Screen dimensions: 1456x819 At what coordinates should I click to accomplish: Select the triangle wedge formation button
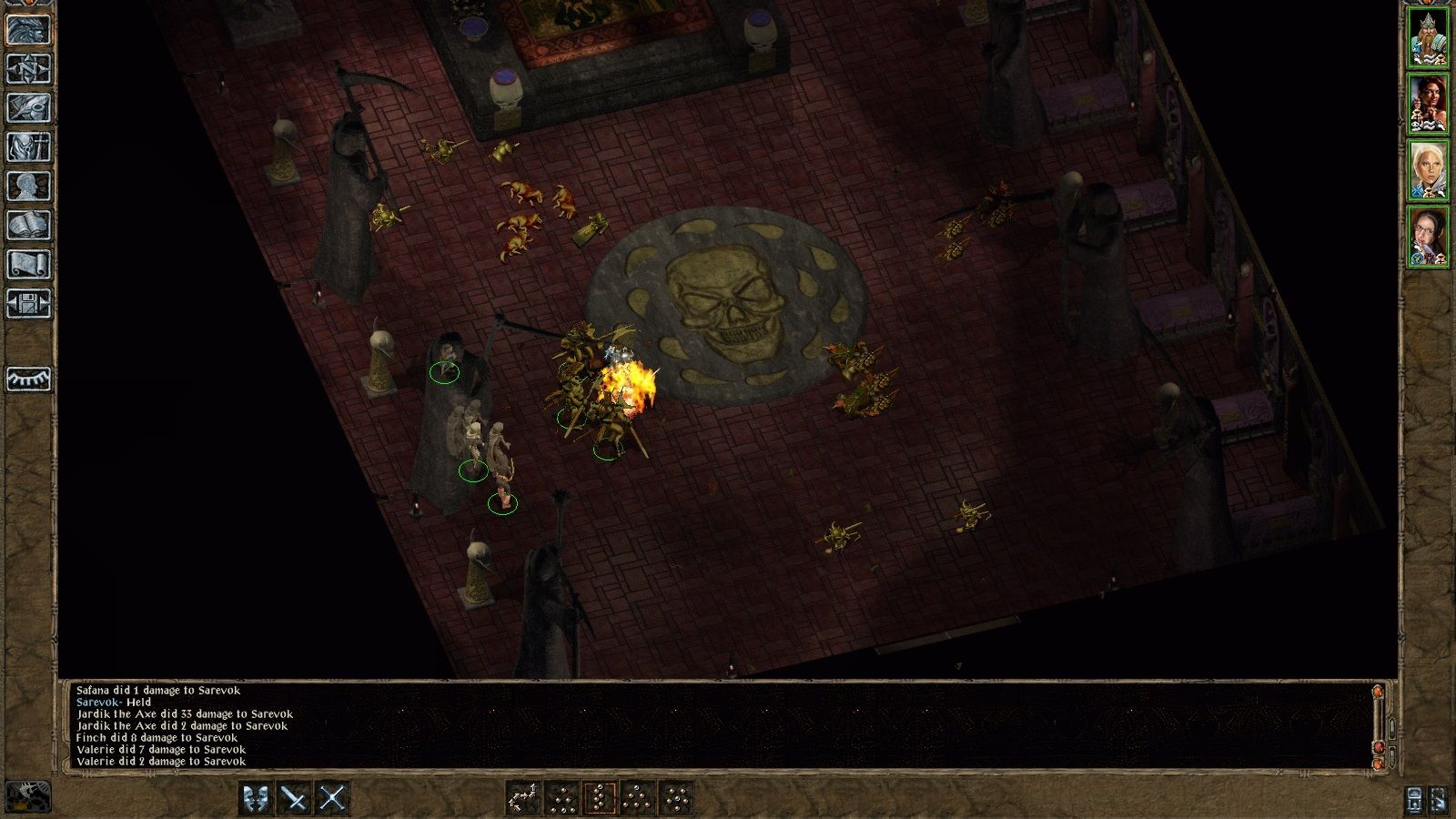pos(638,798)
